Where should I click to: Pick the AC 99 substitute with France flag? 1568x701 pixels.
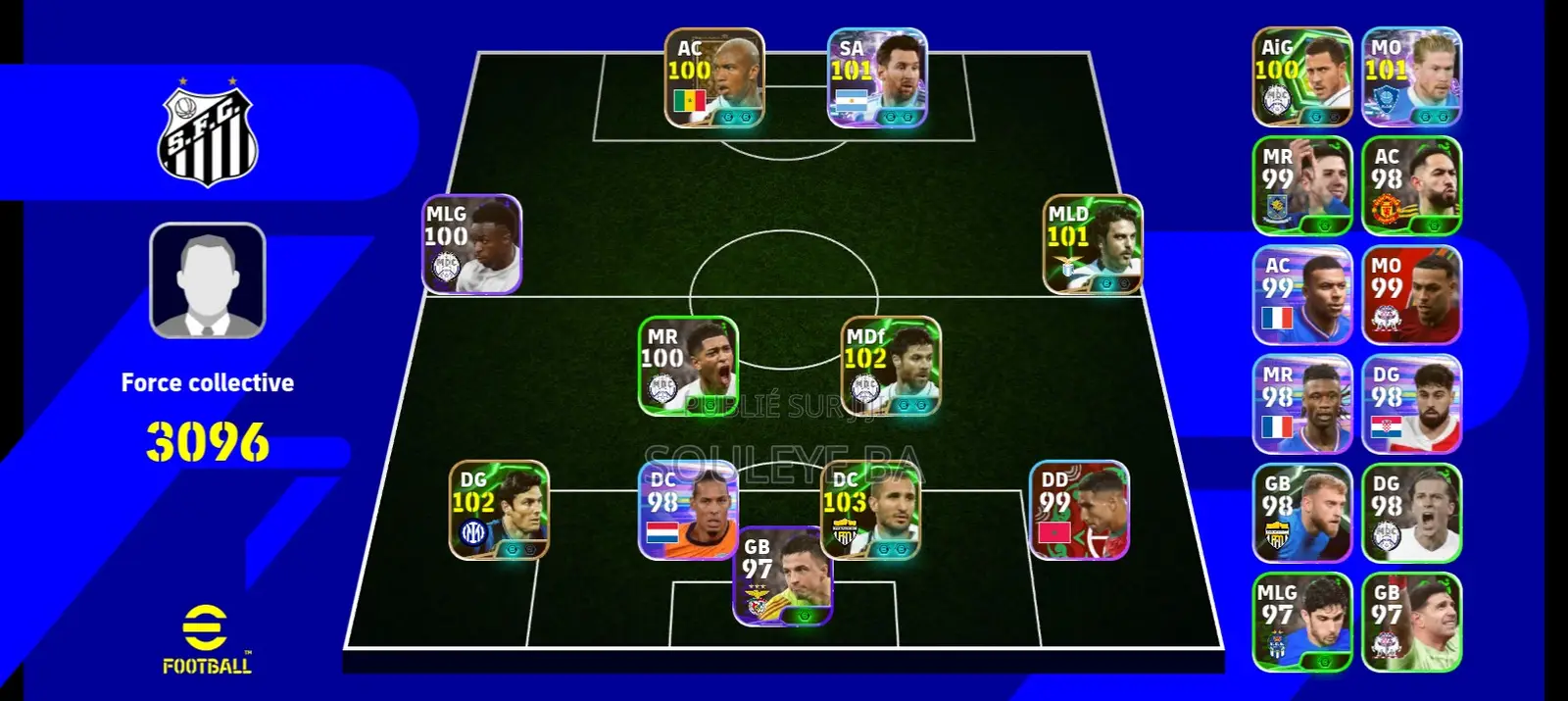click(1302, 295)
